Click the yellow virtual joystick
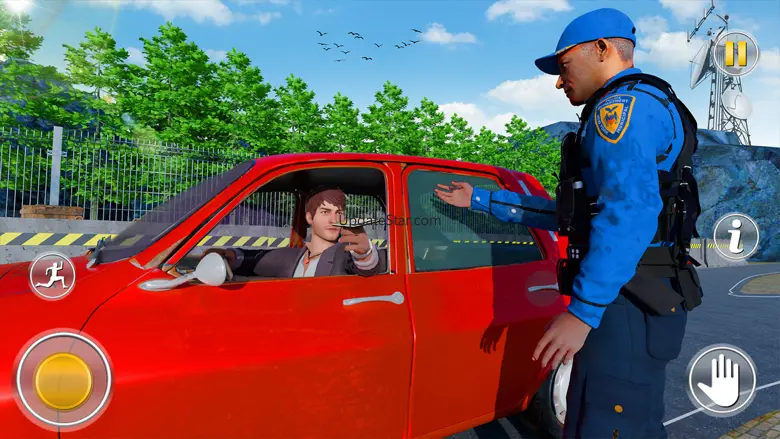This screenshot has width=780, height=439. click(x=63, y=380)
